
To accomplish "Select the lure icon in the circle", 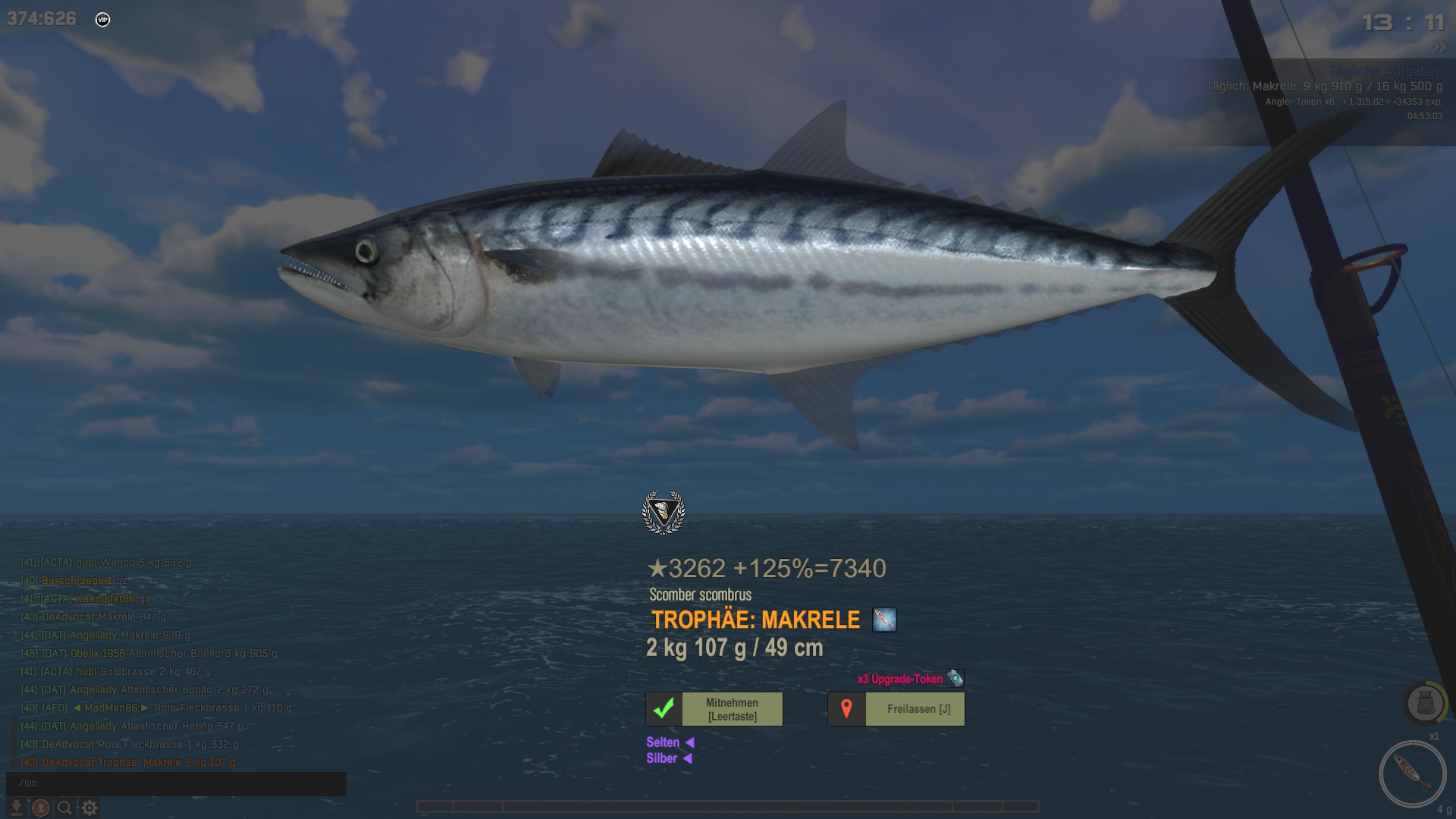I will tap(1412, 773).
